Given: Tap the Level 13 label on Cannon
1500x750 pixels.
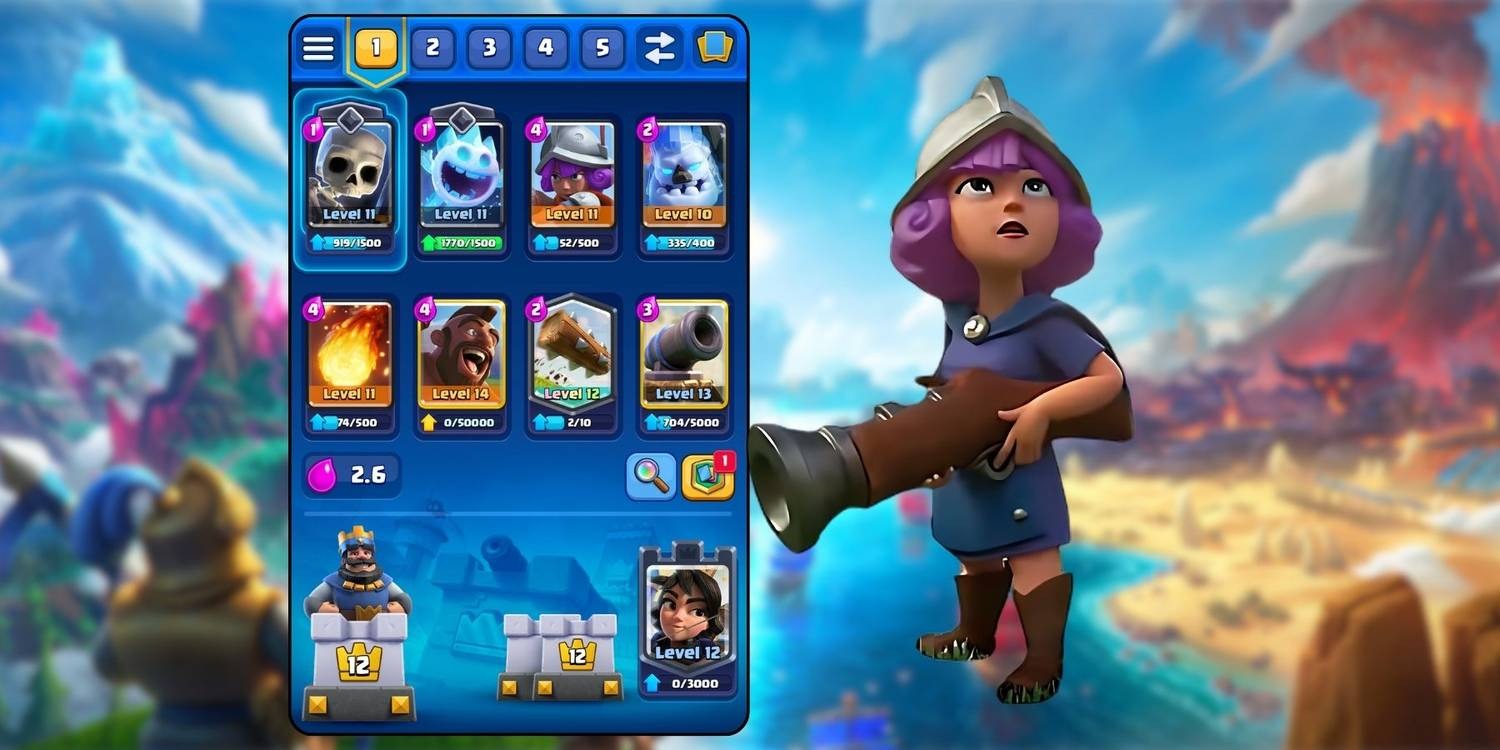Looking at the screenshot, I should coord(684,394).
